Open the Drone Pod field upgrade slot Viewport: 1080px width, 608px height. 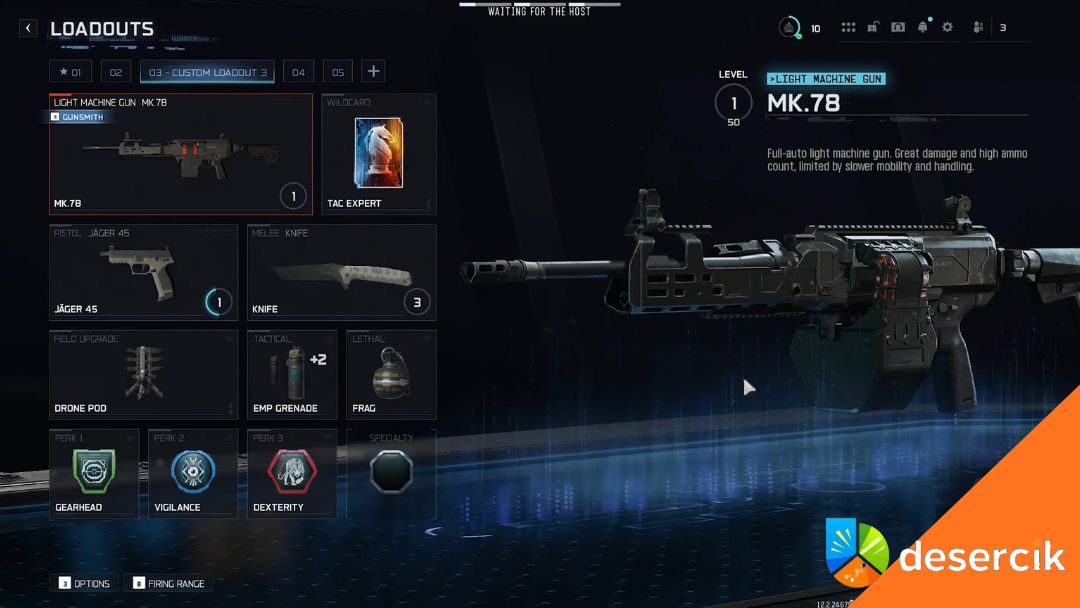click(144, 374)
